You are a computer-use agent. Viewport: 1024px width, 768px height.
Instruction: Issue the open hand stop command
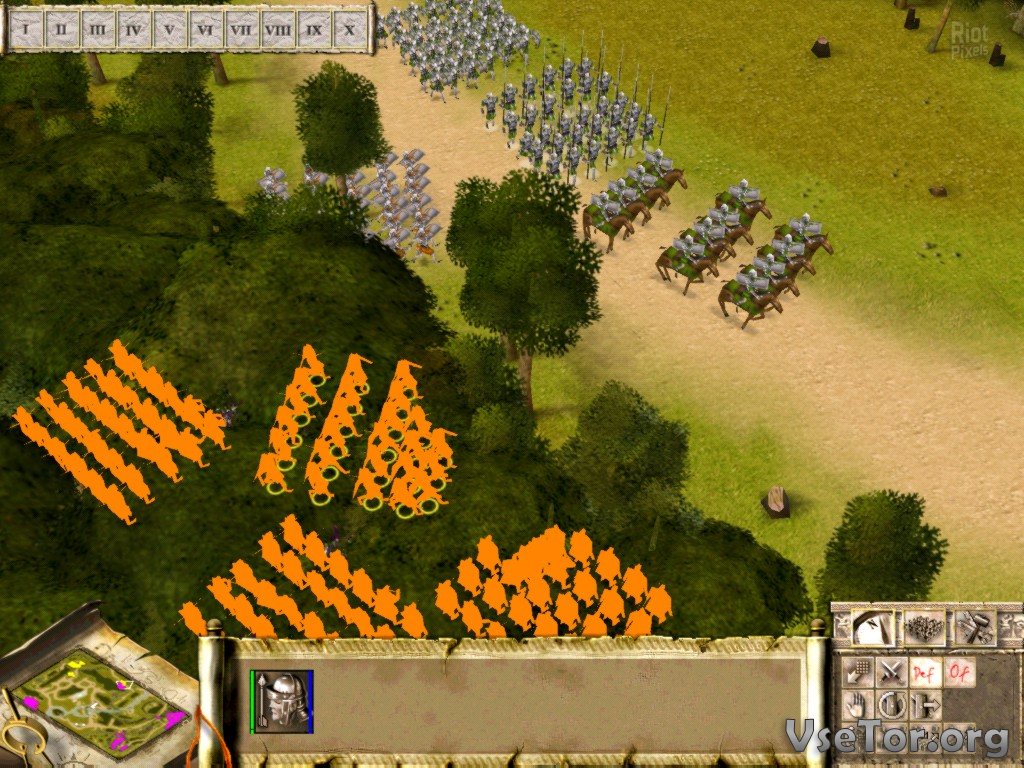click(x=855, y=705)
